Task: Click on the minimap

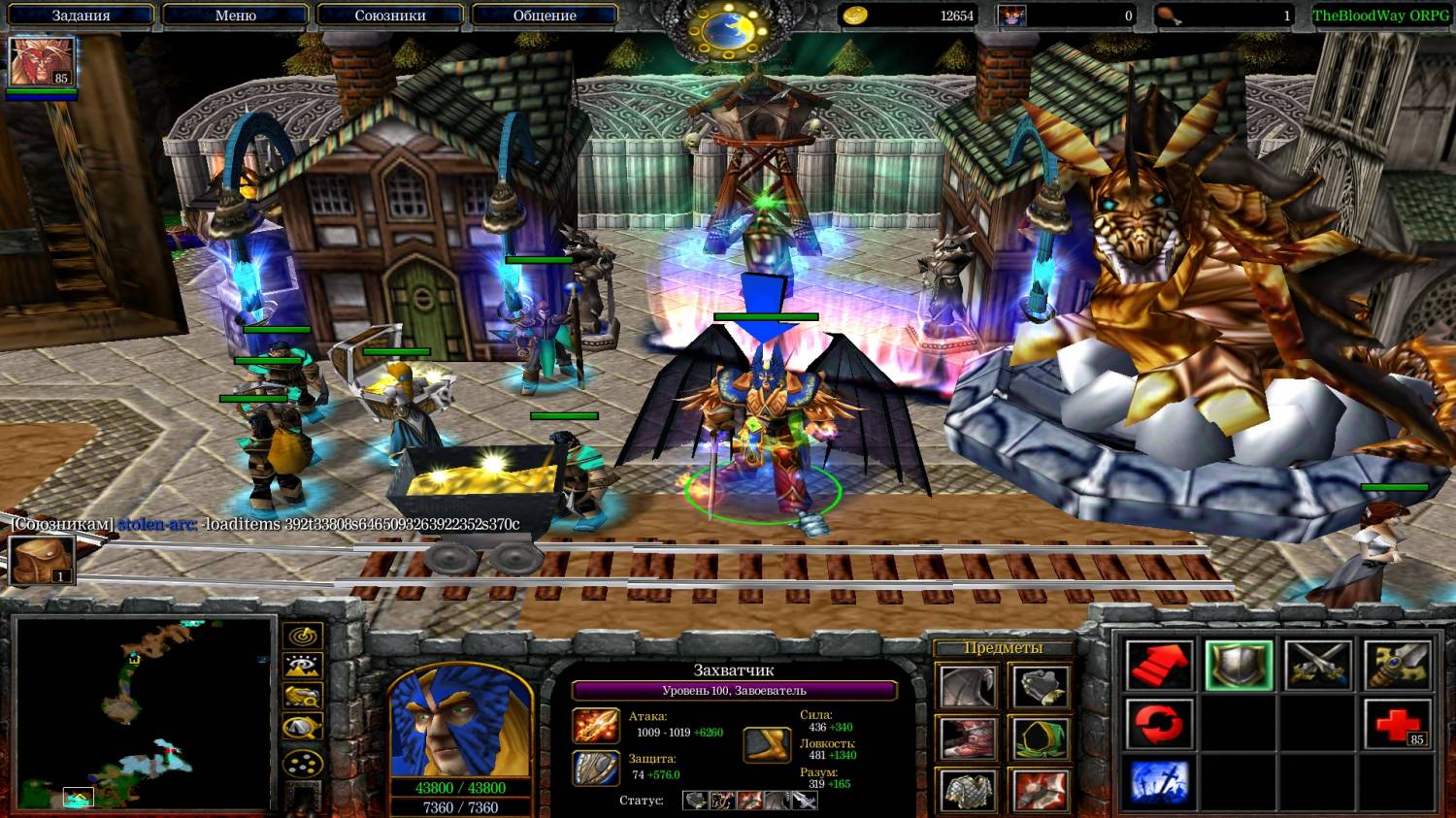Action: click(x=144, y=713)
